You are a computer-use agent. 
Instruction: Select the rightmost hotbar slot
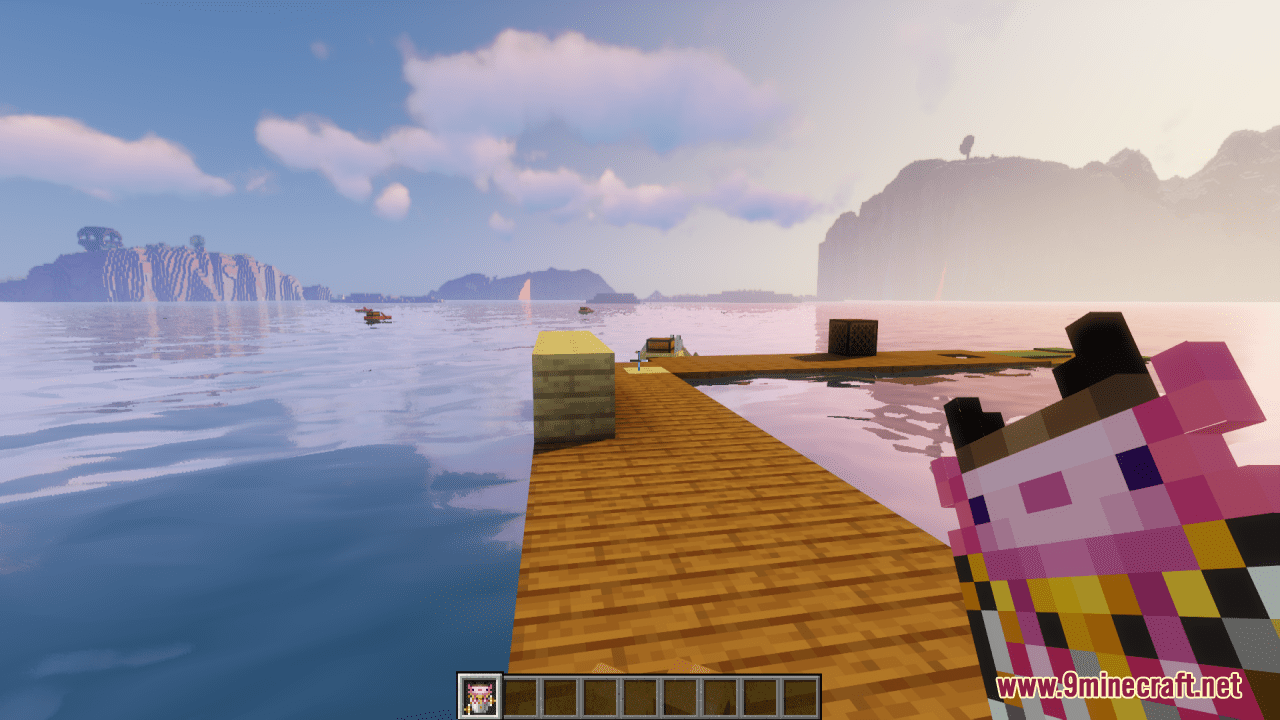tap(801, 692)
